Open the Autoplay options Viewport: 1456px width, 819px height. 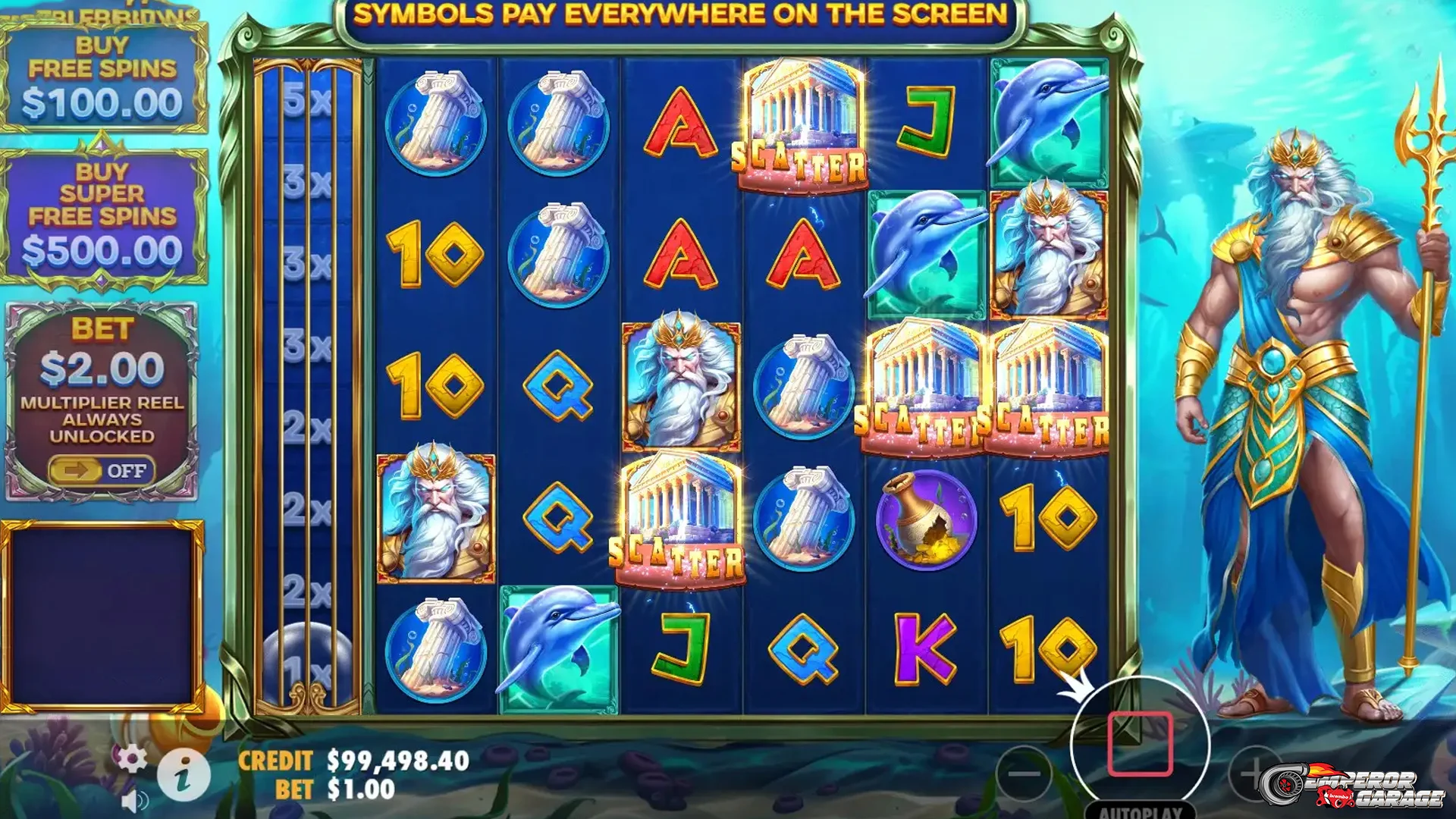(x=1140, y=811)
